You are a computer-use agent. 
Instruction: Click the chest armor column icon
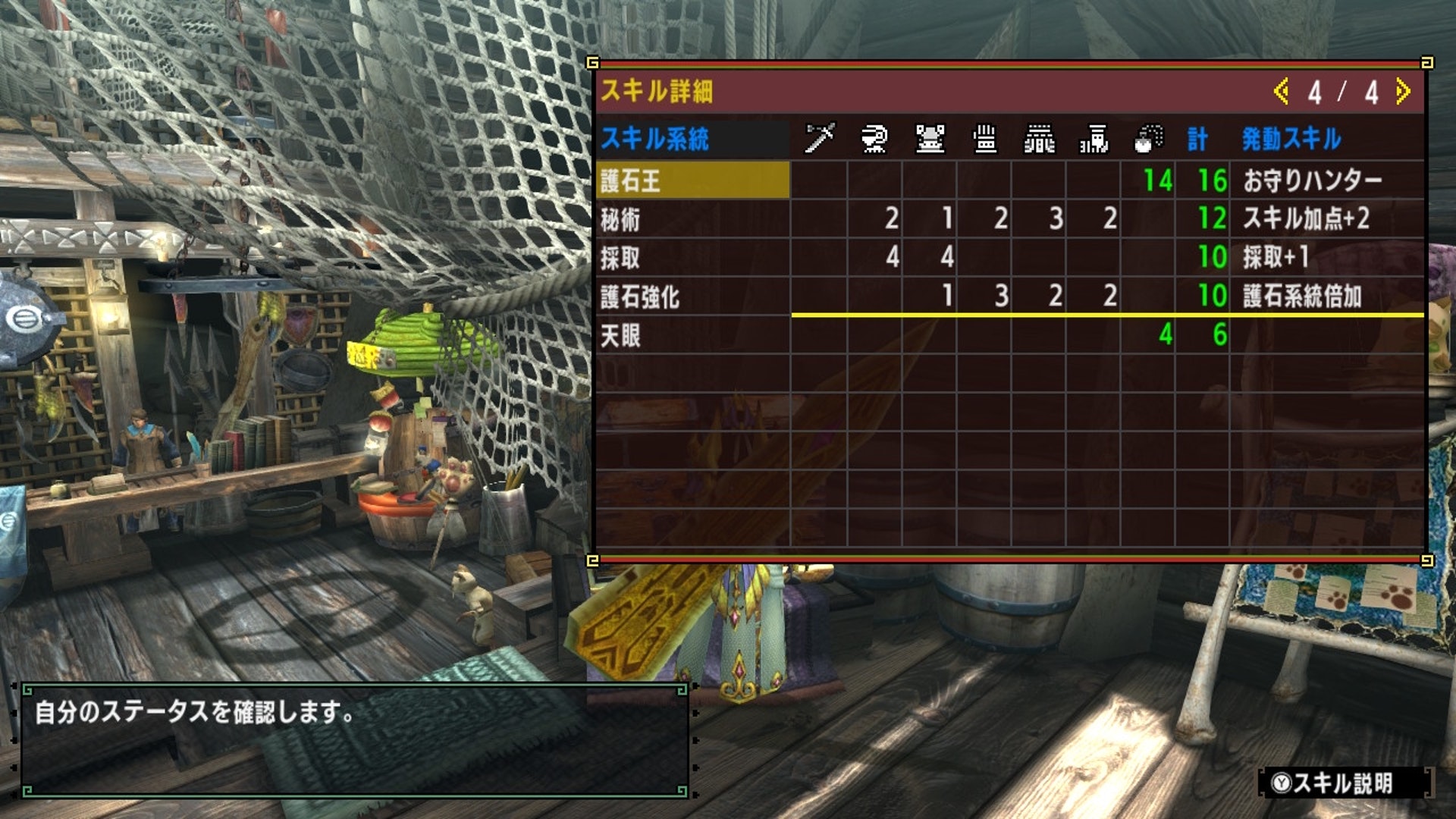(x=930, y=139)
